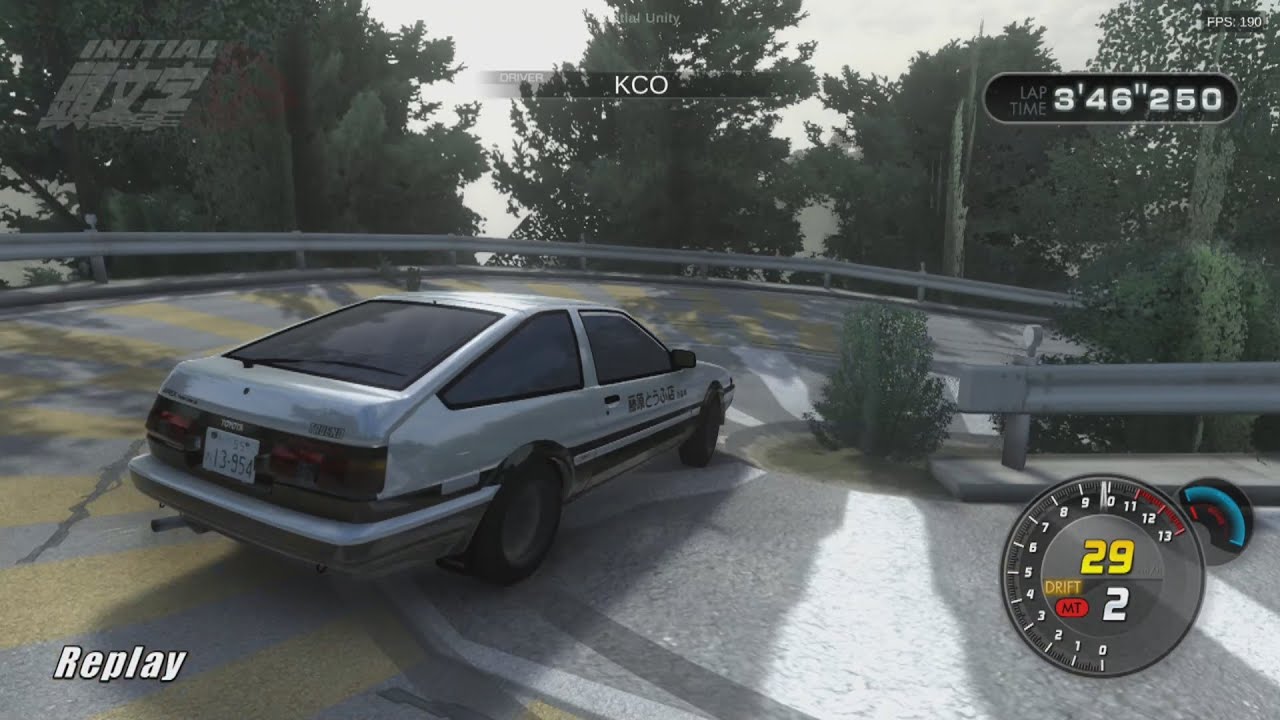Select the DRIVER tab label
This screenshot has height=720, width=1280.
coord(520,75)
